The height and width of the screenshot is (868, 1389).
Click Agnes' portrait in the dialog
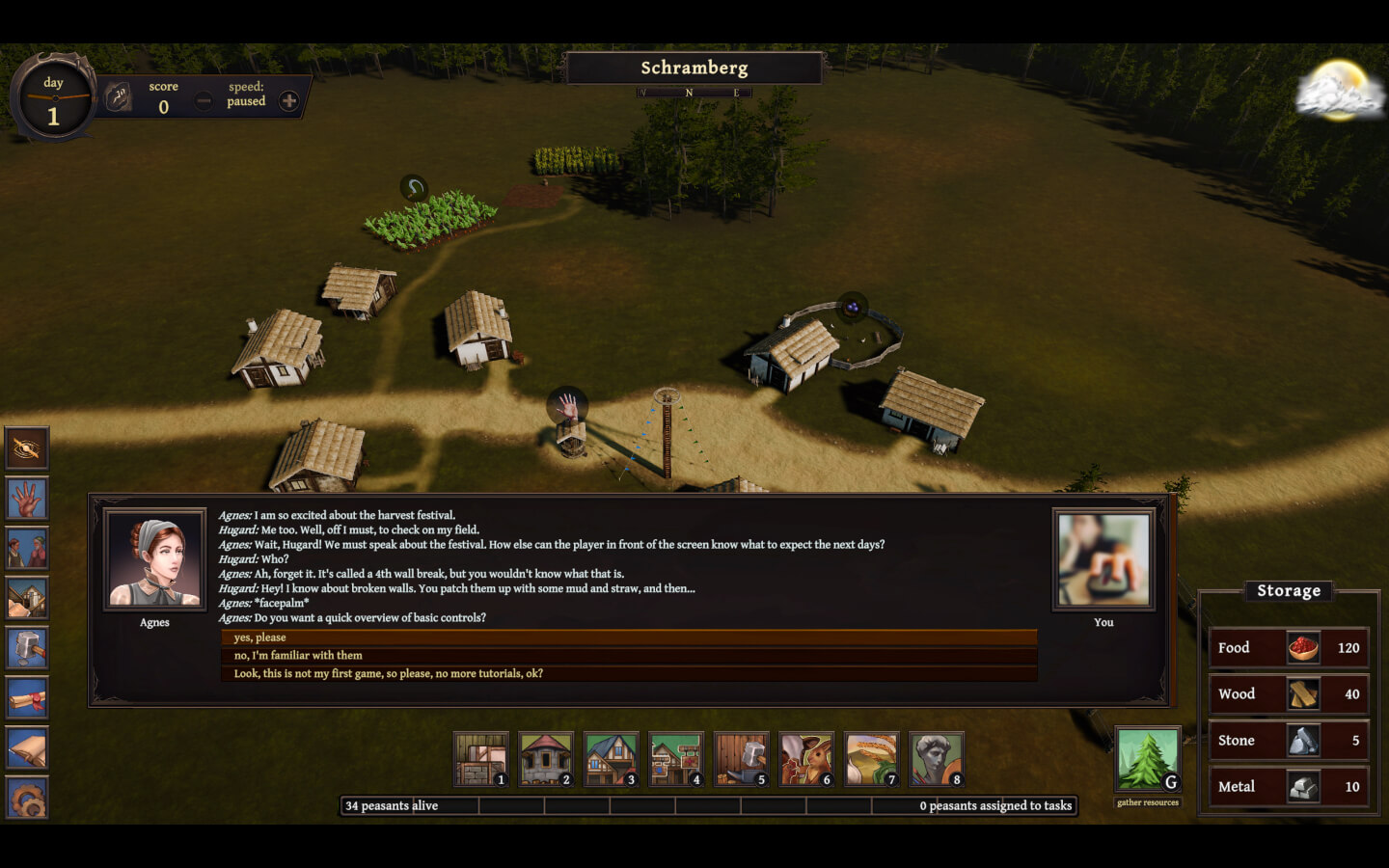pos(153,559)
